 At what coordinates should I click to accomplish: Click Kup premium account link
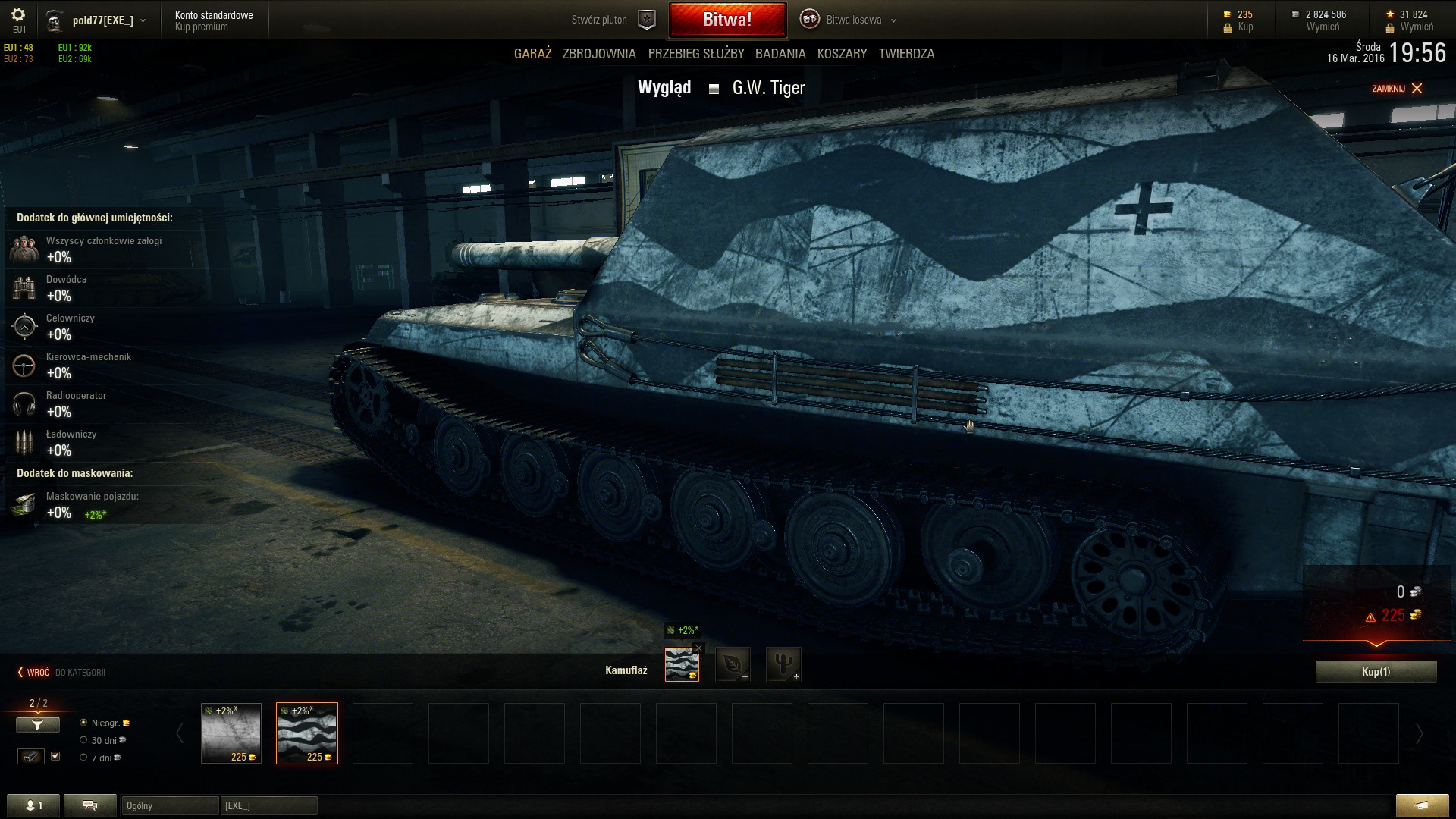(201, 27)
